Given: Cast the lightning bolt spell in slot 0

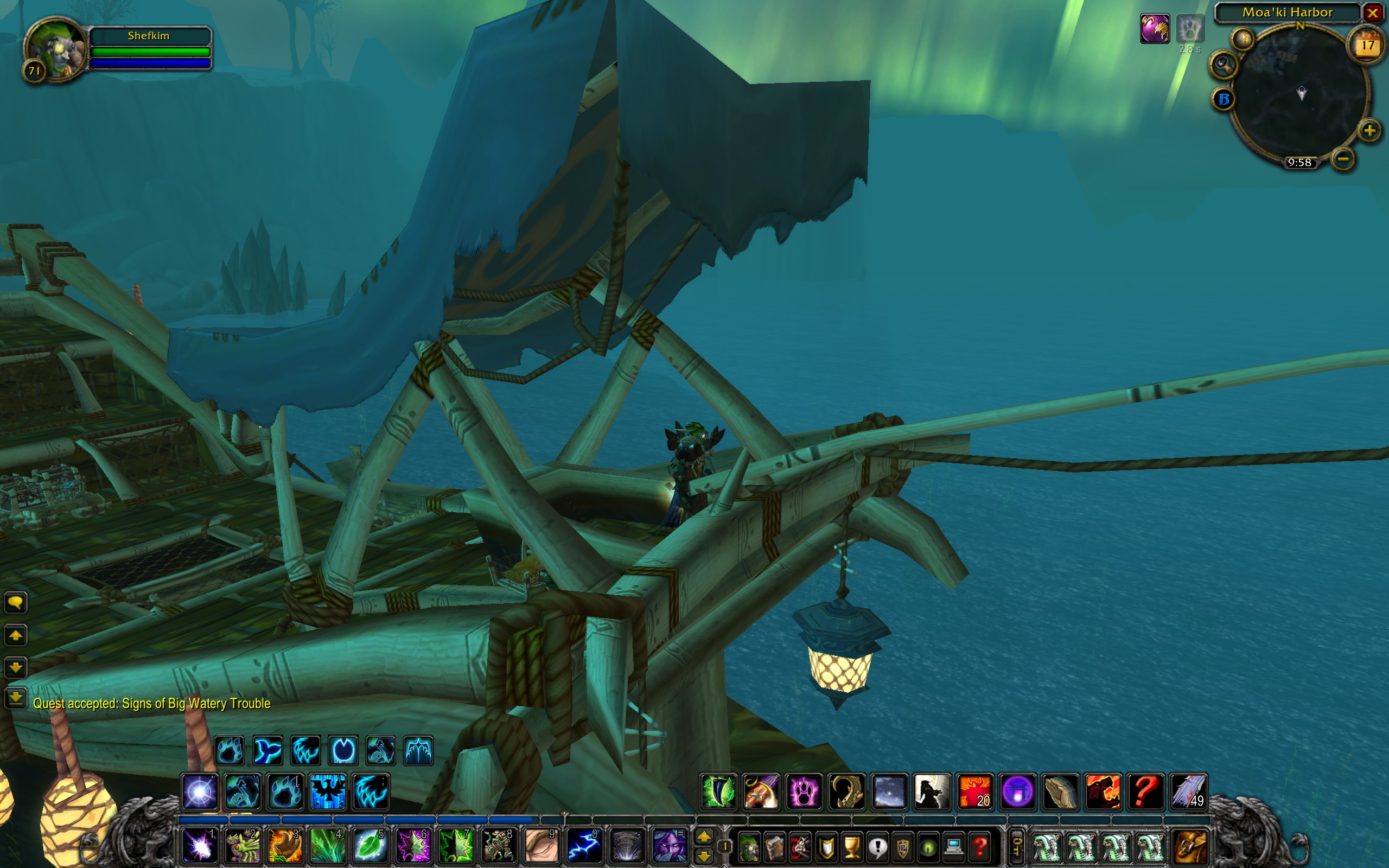Looking at the screenshot, I should (x=584, y=846).
